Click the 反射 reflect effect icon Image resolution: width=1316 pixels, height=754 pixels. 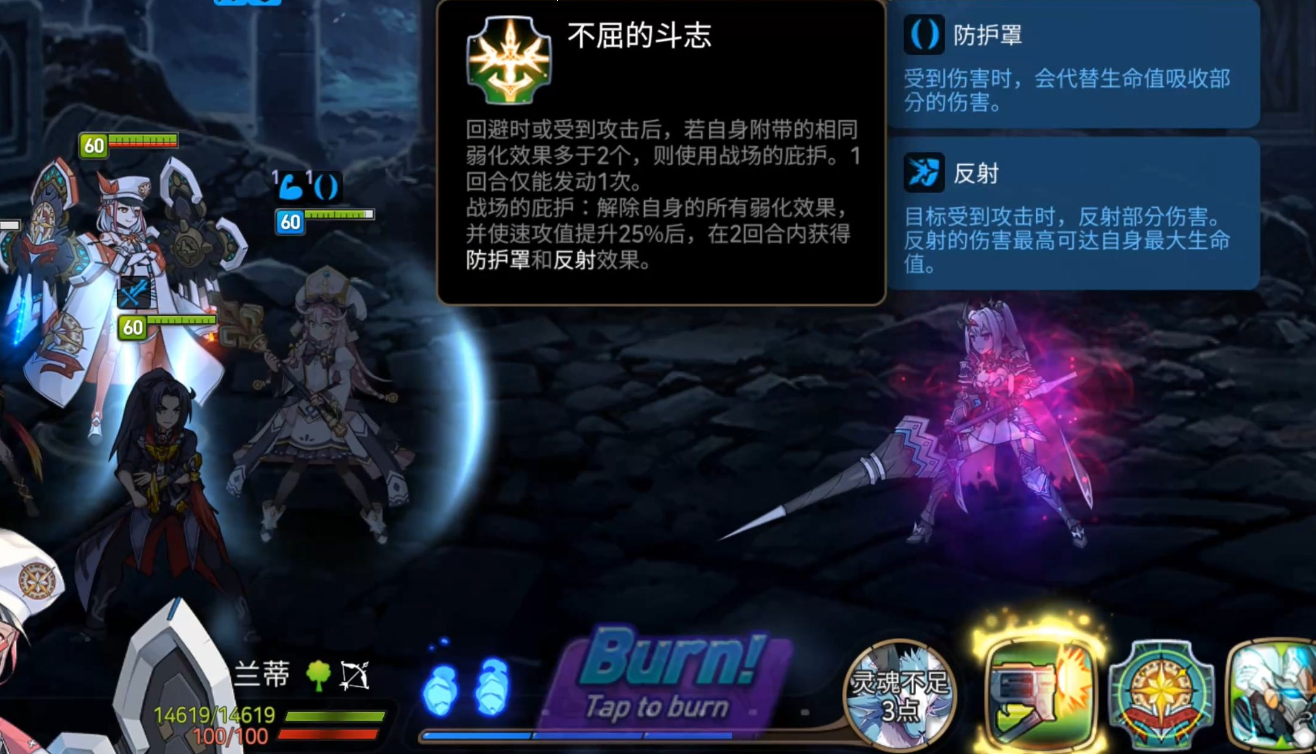coord(925,173)
